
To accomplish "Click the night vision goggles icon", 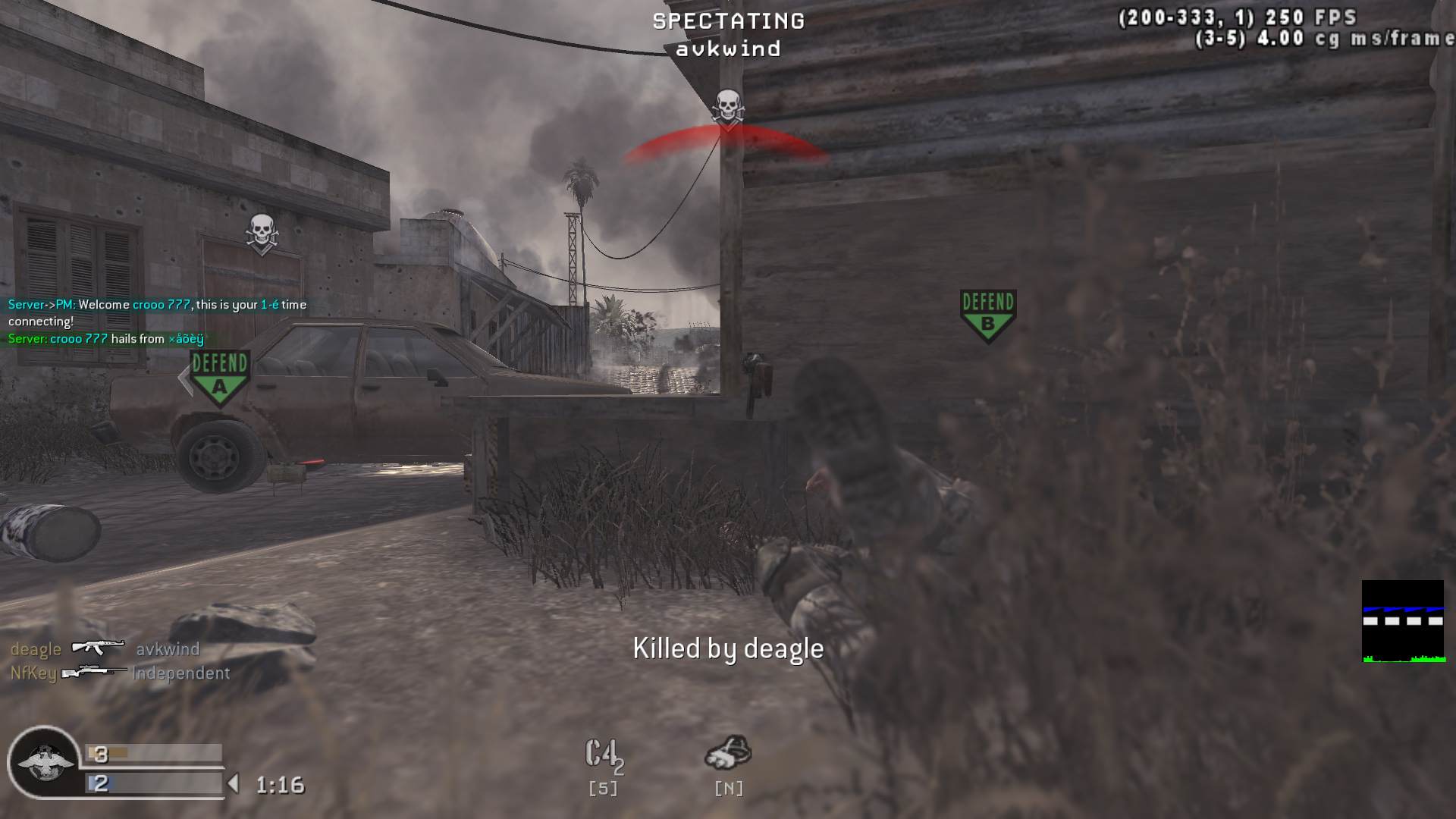I will pos(728,753).
